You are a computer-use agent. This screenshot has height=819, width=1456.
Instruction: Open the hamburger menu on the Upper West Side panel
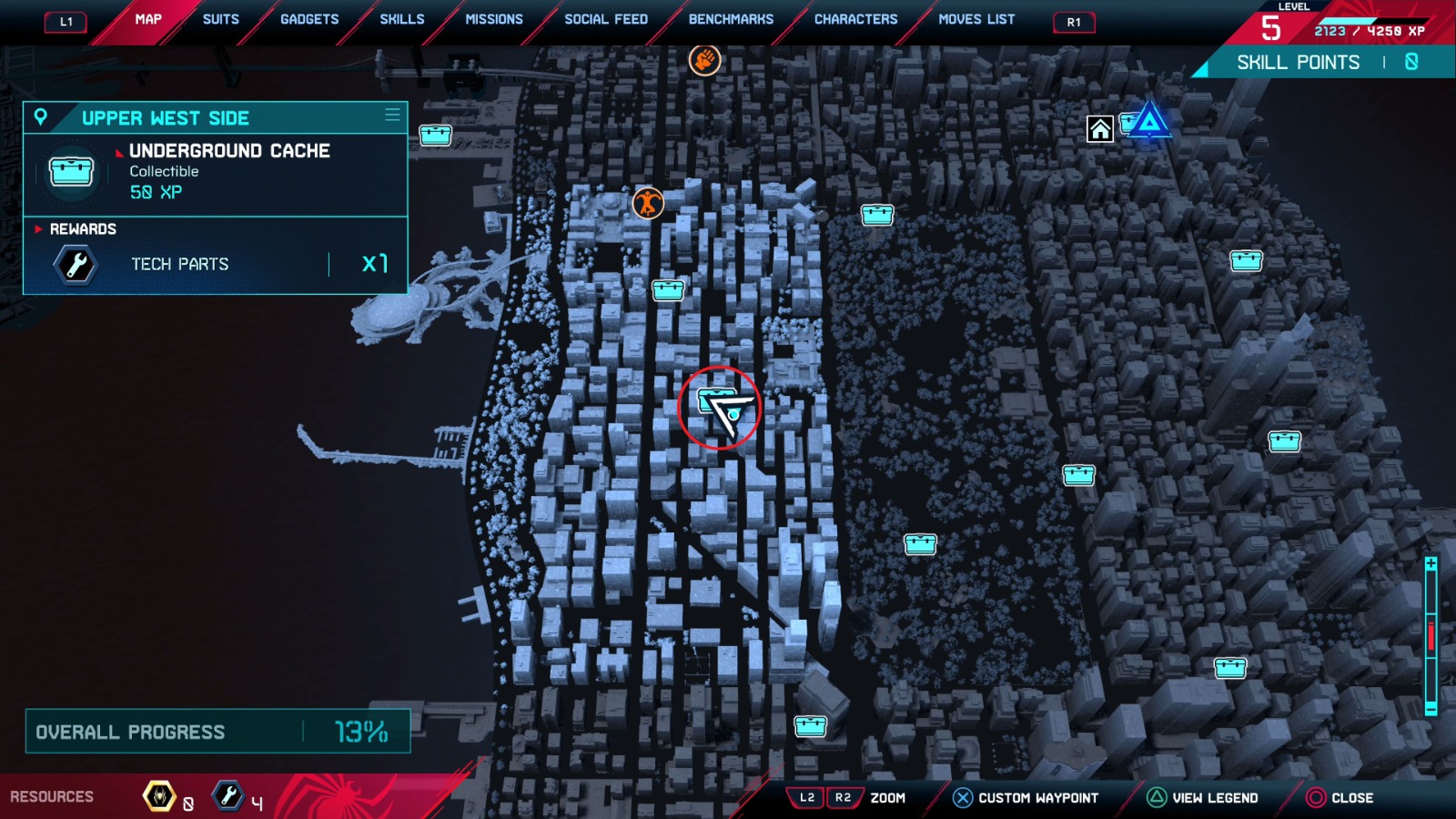click(x=391, y=115)
